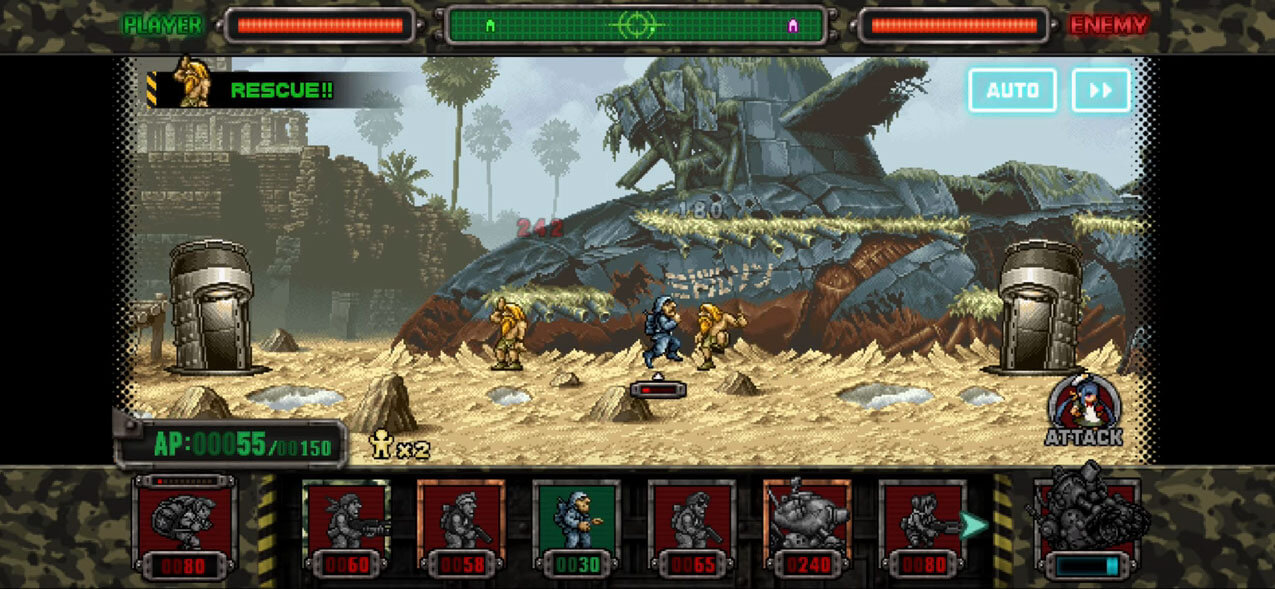
Task: Choose the unit card costing 58 AP
Action: (461, 527)
